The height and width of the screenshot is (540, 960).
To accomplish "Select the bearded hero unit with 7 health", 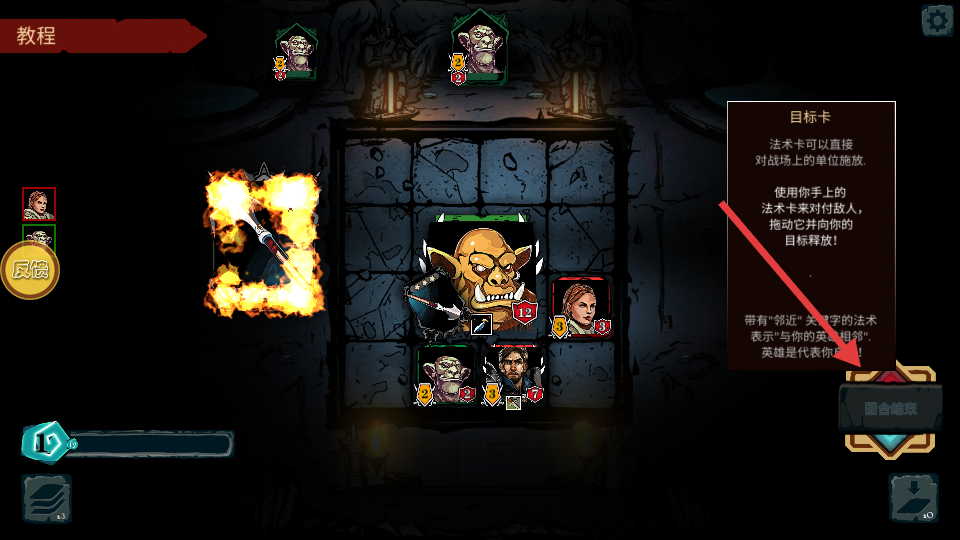I will pos(513,376).
